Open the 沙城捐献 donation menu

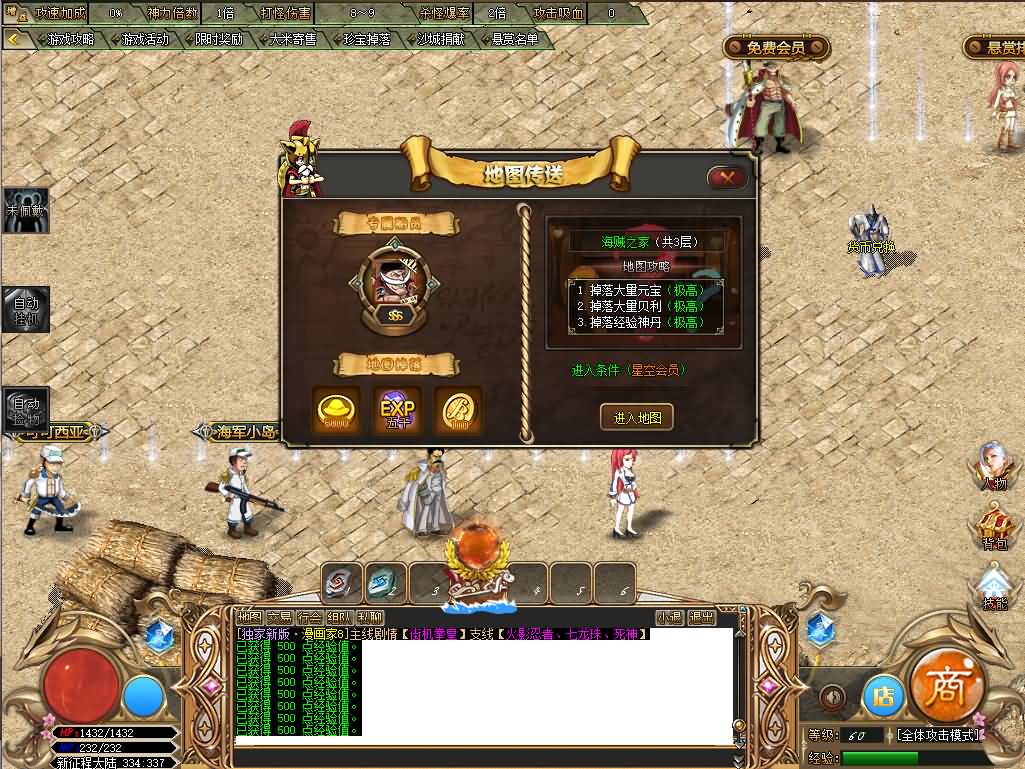point(441,40)
